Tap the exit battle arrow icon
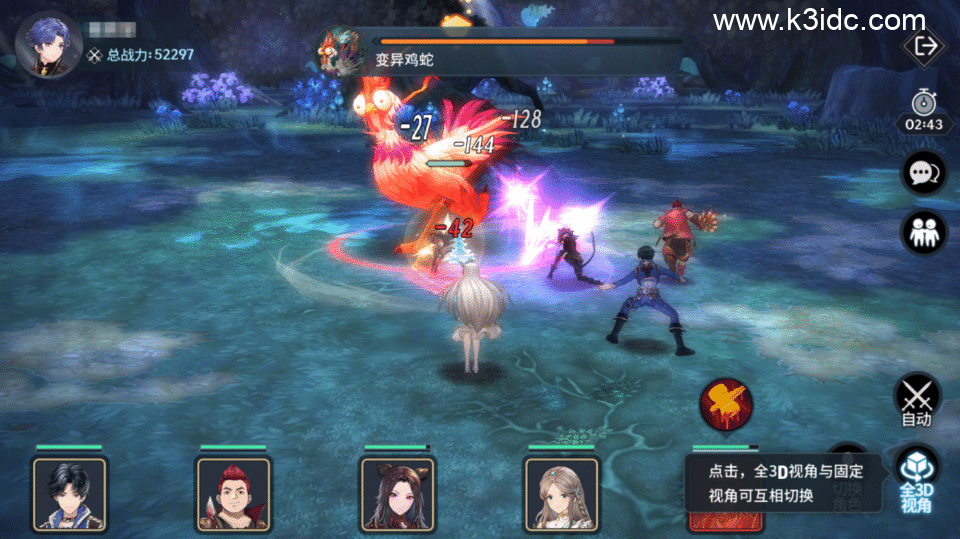Viewport: 960px width, 539px height. coord(921,45)
